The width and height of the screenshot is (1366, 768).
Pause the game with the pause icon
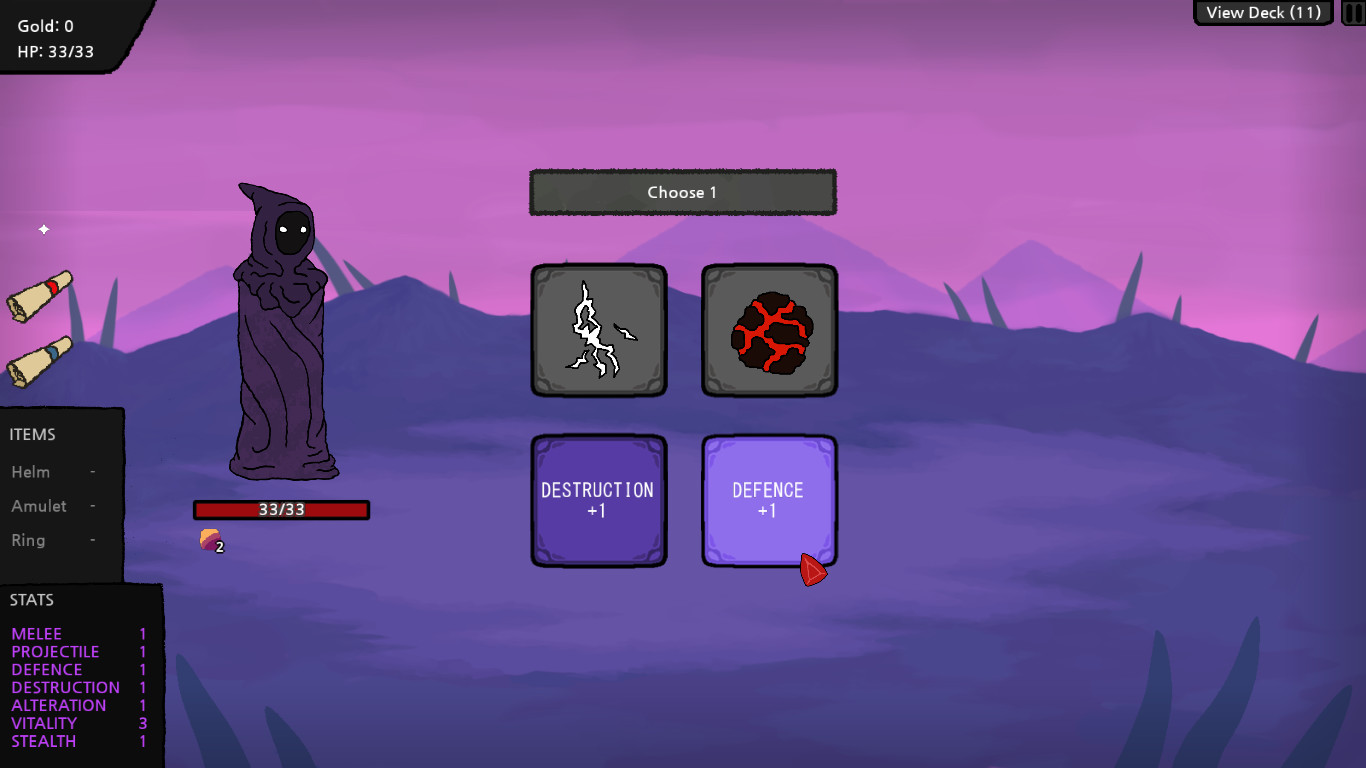point(1353,13)
